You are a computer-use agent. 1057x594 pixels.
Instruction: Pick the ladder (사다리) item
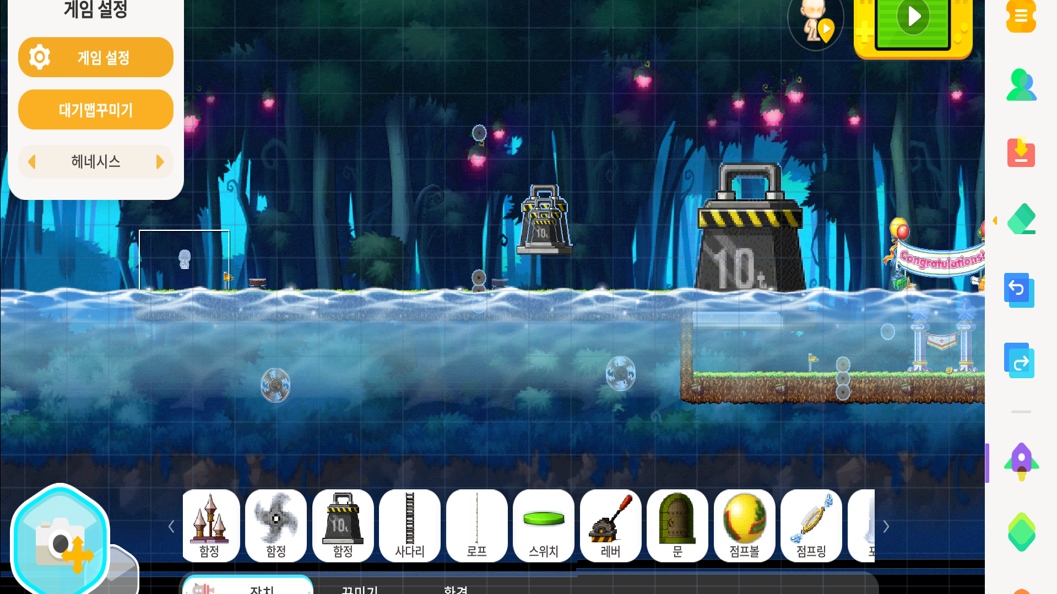point(410,525)
